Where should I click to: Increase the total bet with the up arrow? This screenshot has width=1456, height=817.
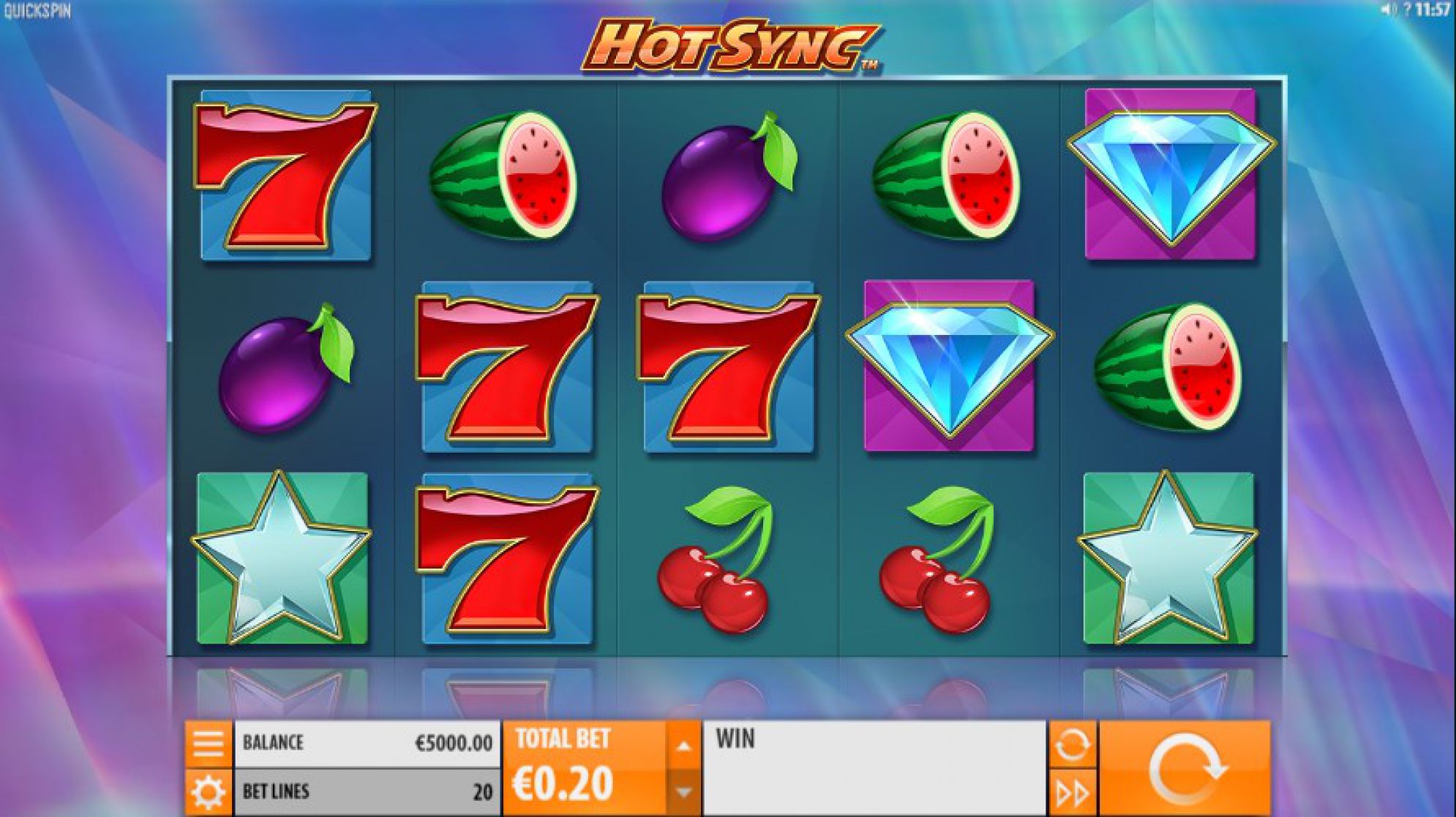click(x=683, y=746)
